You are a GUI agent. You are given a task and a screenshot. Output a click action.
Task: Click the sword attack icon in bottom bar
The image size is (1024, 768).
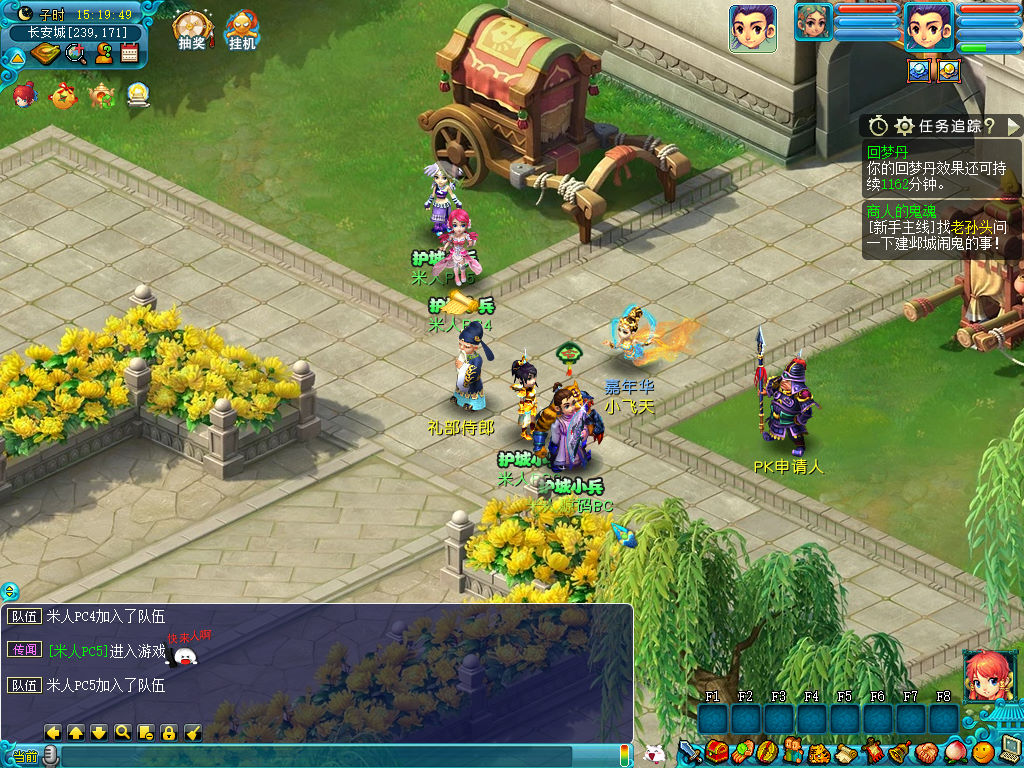click(690, 751)
